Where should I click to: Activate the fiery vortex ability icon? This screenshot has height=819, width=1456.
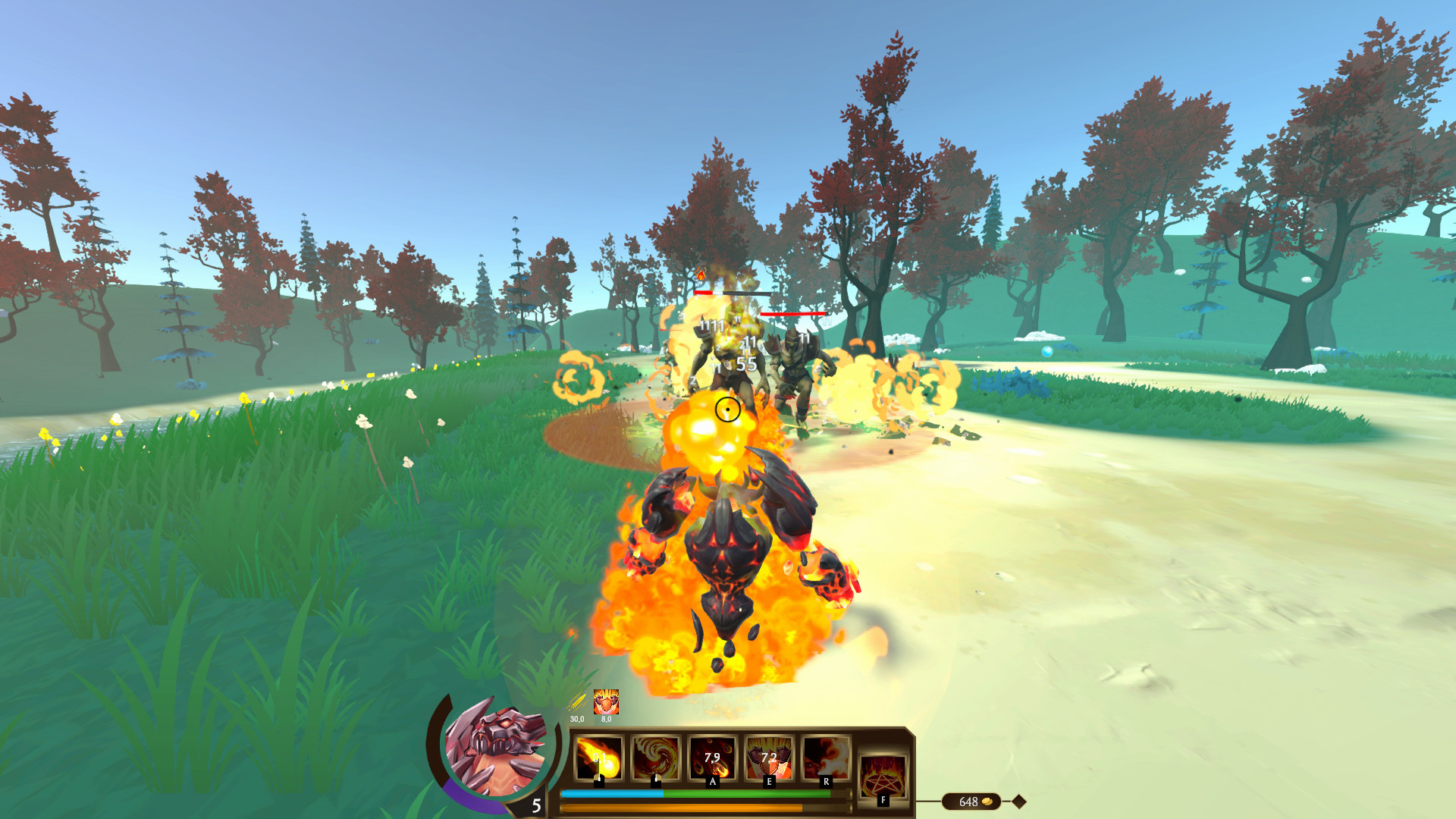point(657,758)
